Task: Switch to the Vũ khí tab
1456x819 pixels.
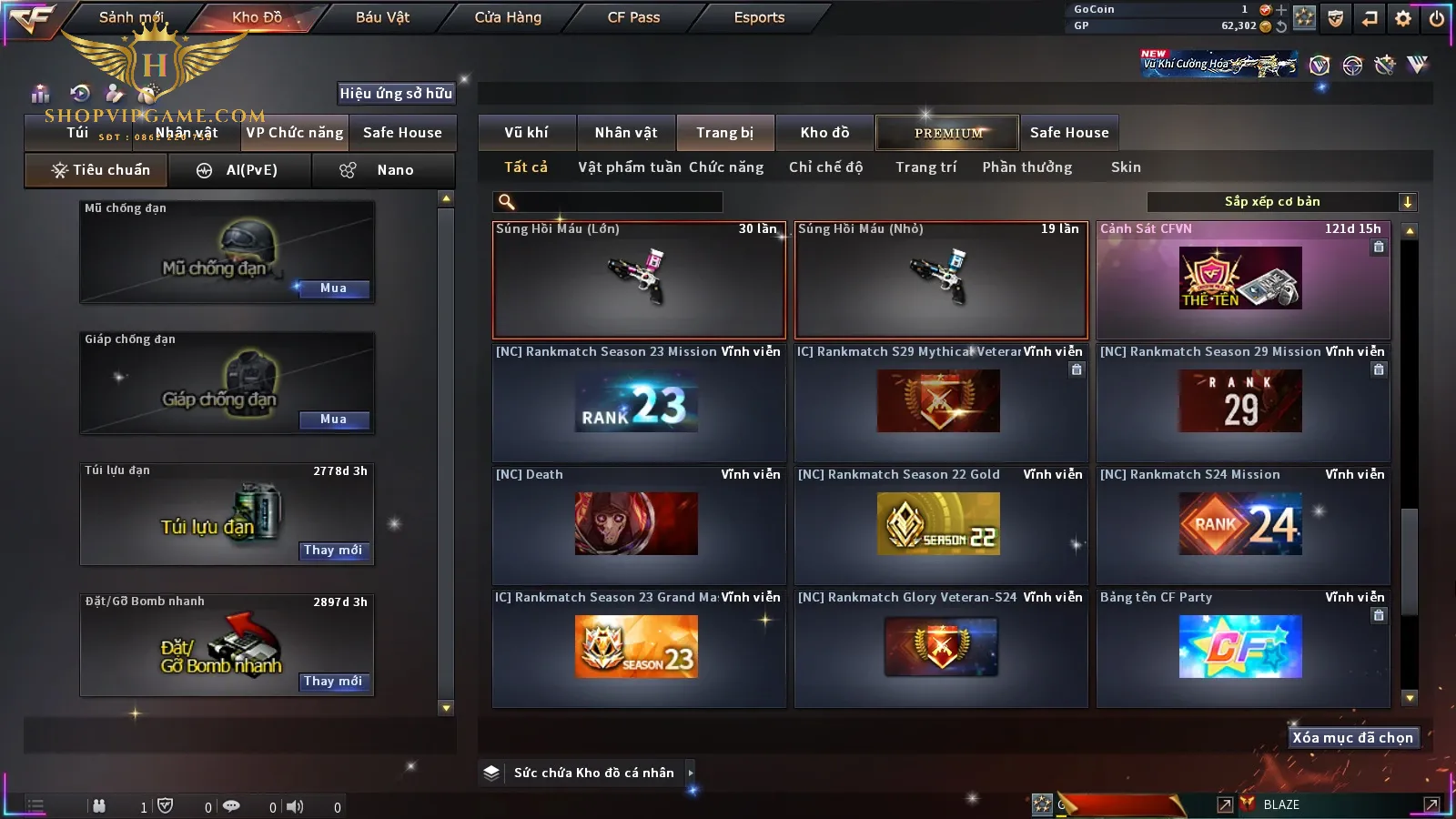Action: coord(526,133)
